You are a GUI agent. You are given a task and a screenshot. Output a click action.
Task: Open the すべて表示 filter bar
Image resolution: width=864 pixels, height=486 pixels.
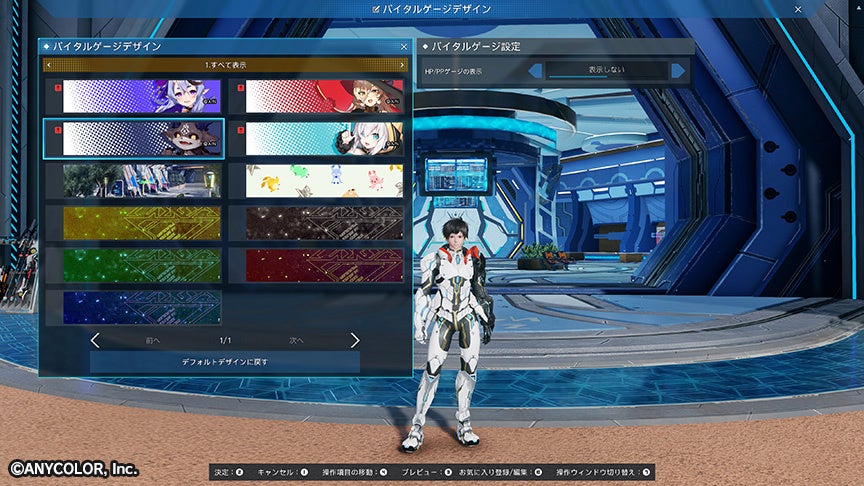click(224, 65)
